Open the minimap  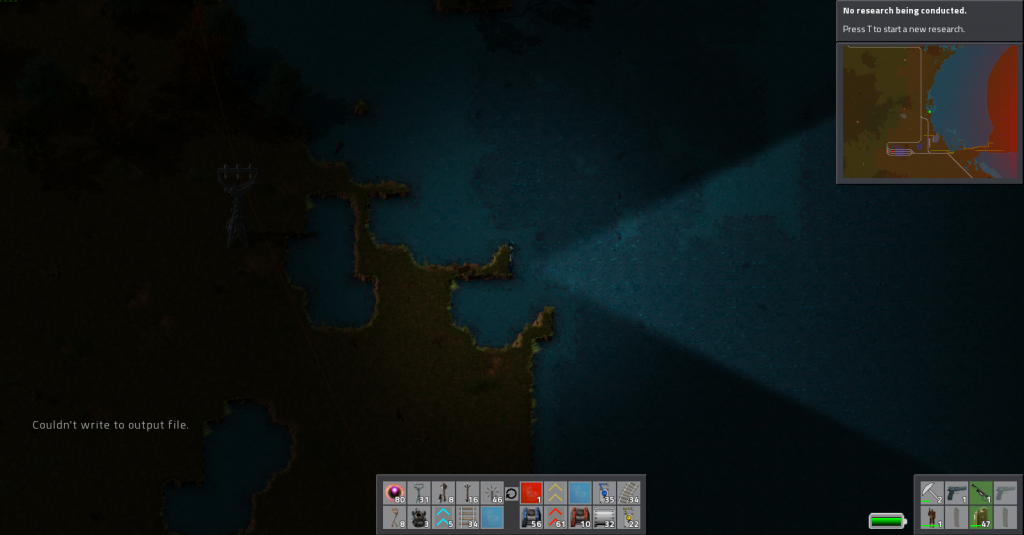[x=929, y=113]
